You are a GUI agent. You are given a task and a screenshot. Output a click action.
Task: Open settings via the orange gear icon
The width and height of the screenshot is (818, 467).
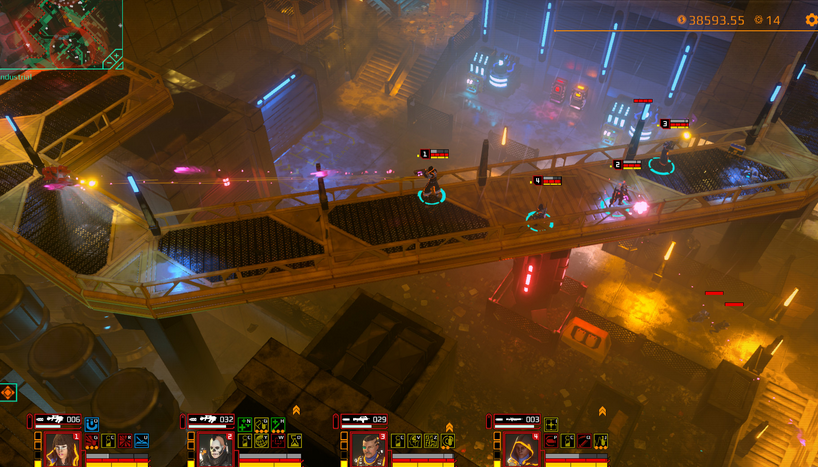click(x=811, y=20)
